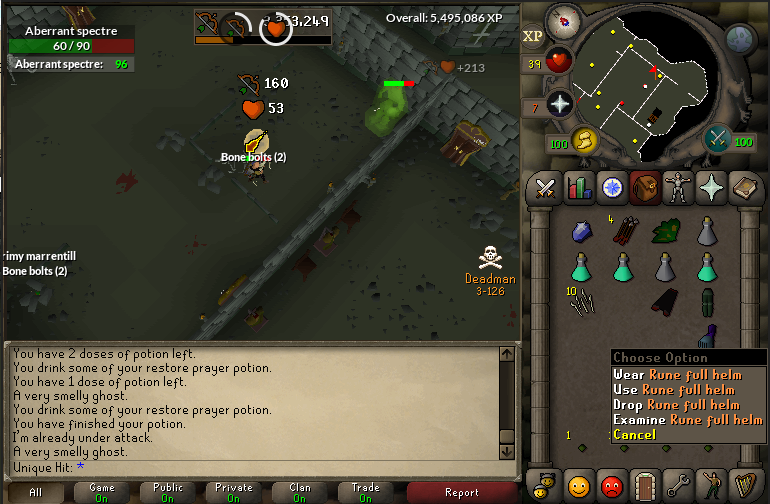
Task: Click the compass to face north
Action: pos(567,22)
